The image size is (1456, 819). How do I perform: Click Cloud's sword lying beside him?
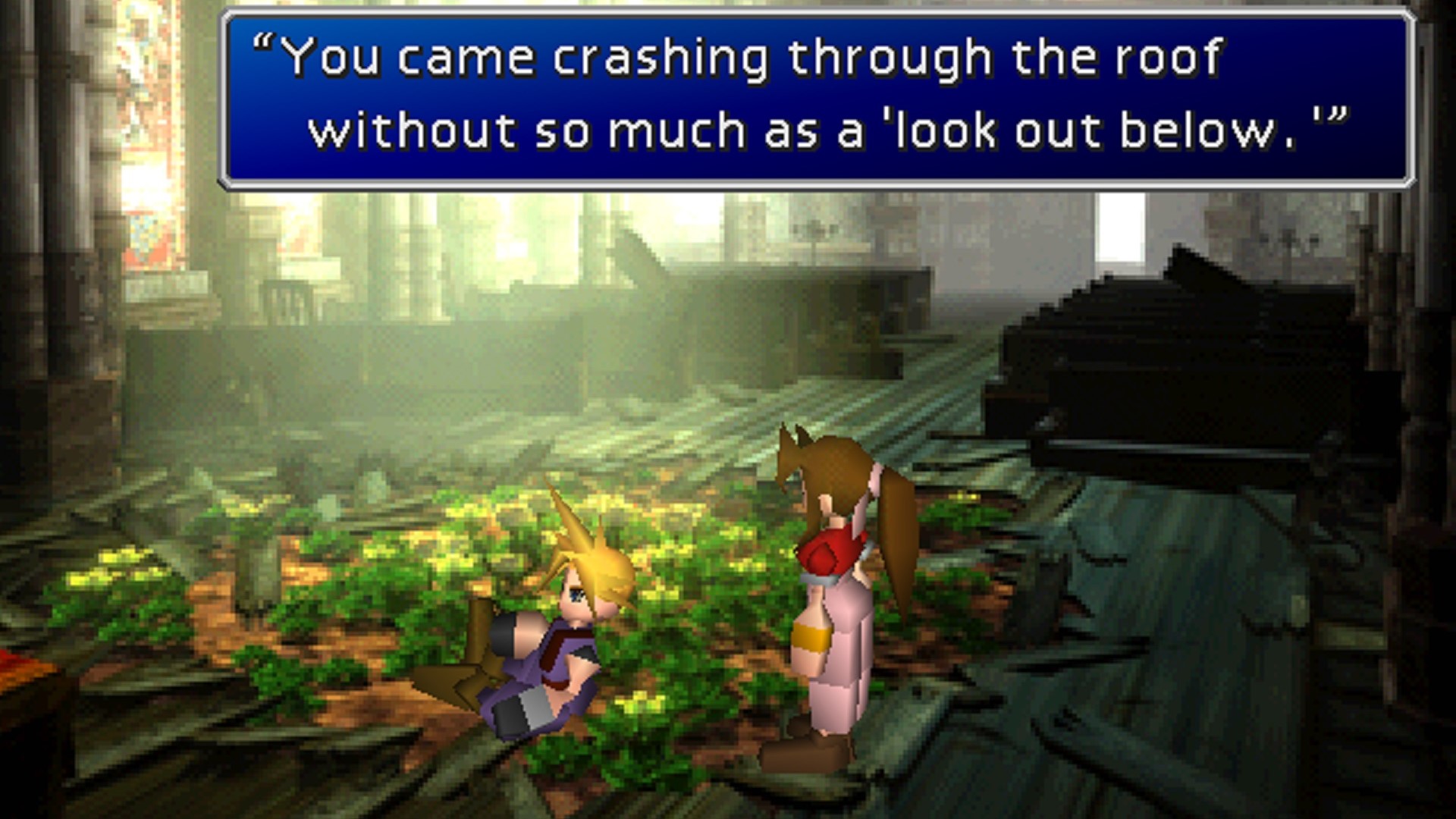[463, 667]
